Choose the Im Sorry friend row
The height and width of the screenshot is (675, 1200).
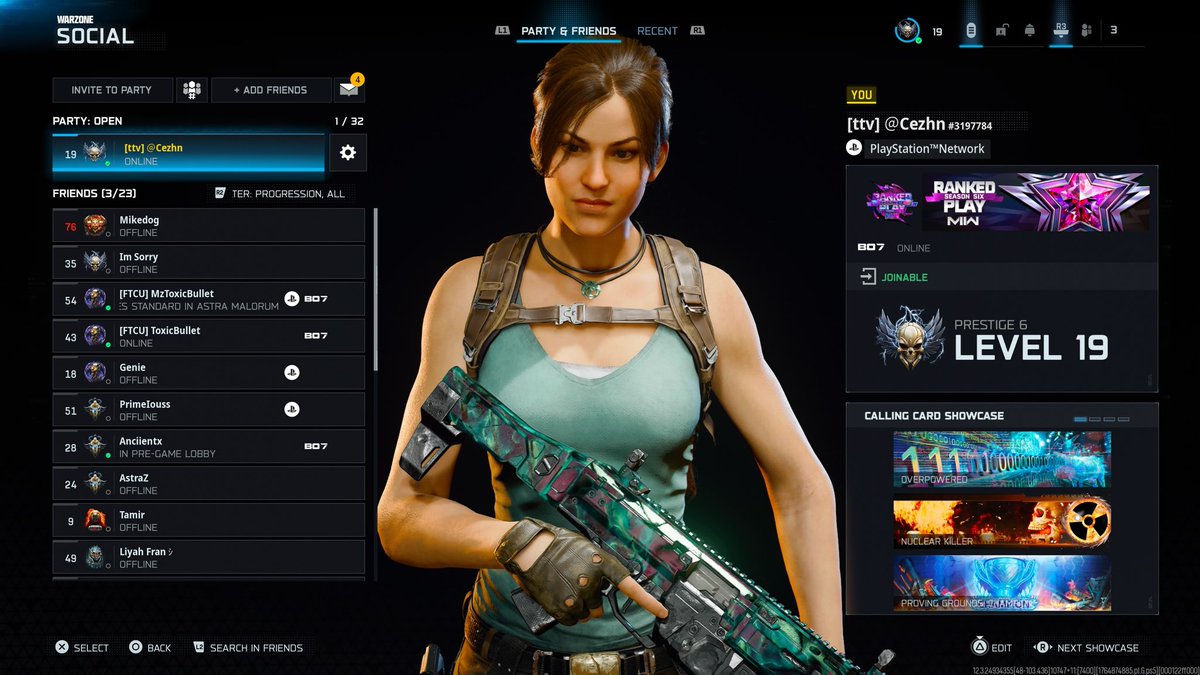point(208,263)
